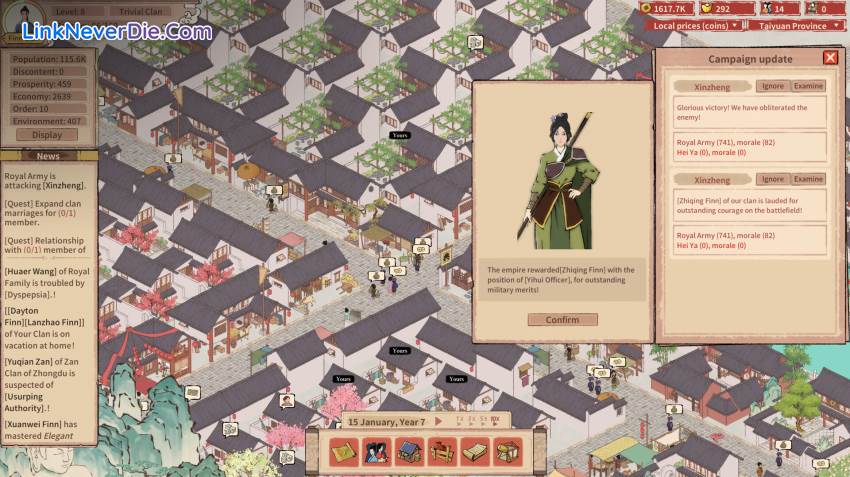Close the Campaign update panel

point(830,58)
